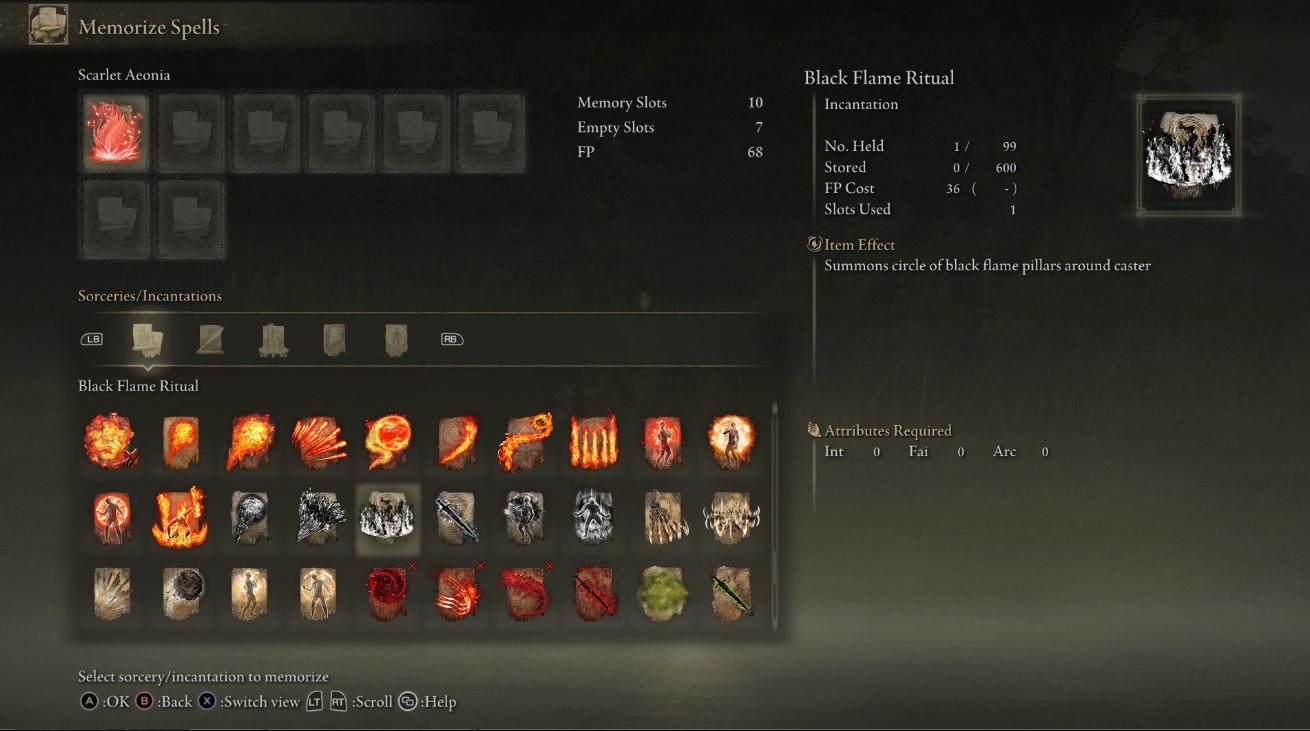Select the Bloodflame Blade red sword spell
This screenshot has height=731, width=1310.
point(594,594)
